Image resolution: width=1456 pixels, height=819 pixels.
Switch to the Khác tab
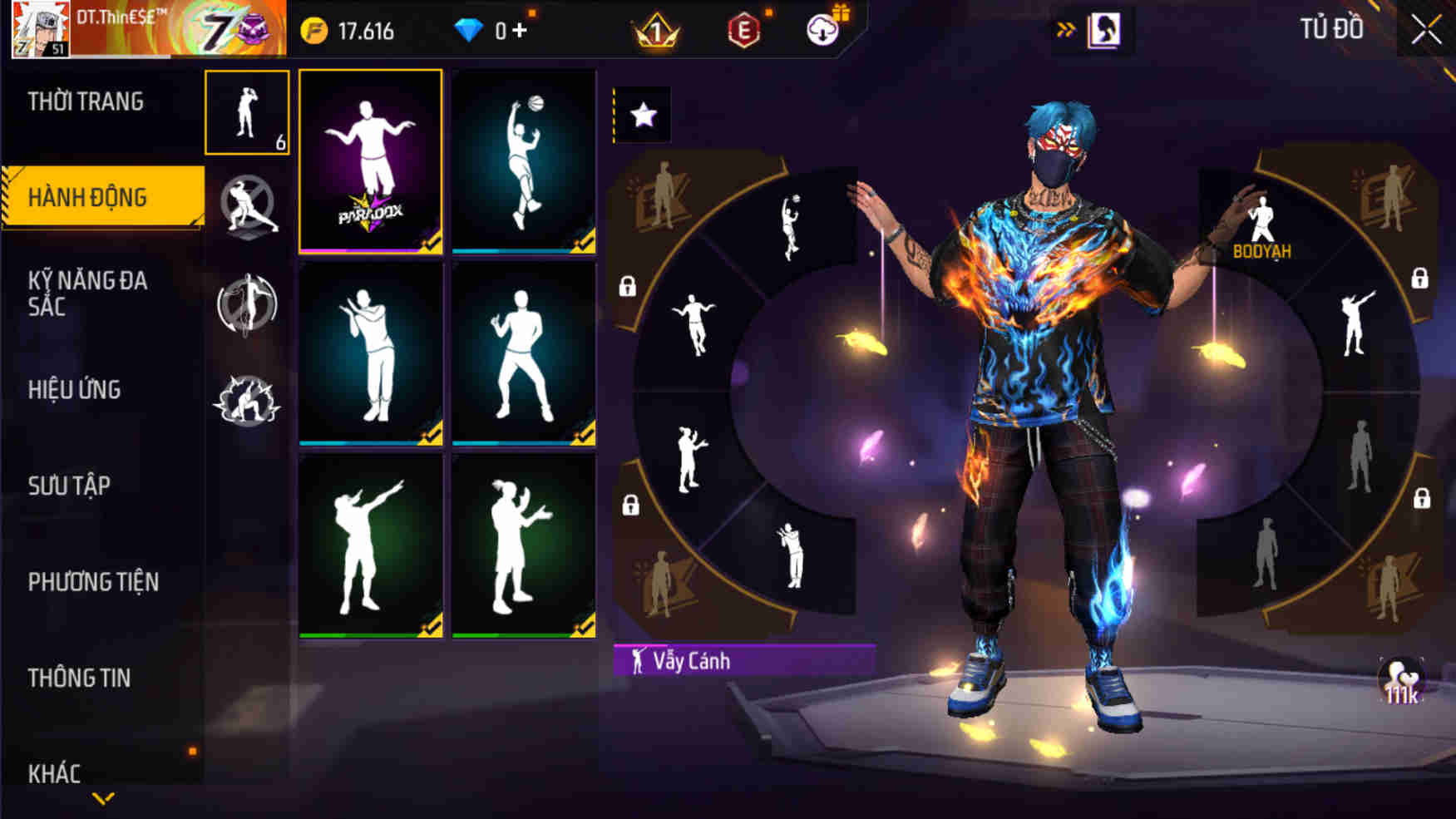click(x=55, y=773)
